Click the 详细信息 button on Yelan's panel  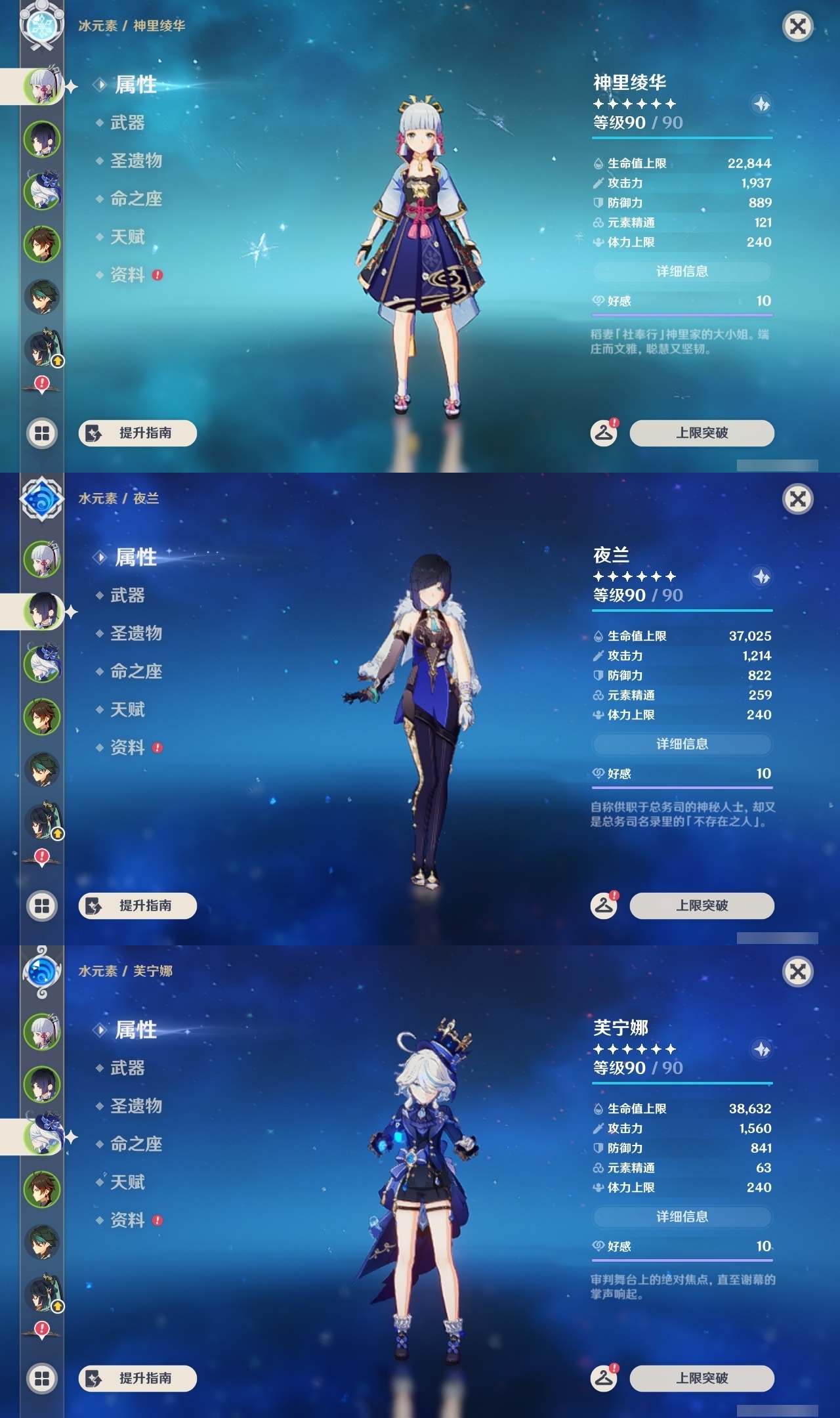(x=682, y=744)
